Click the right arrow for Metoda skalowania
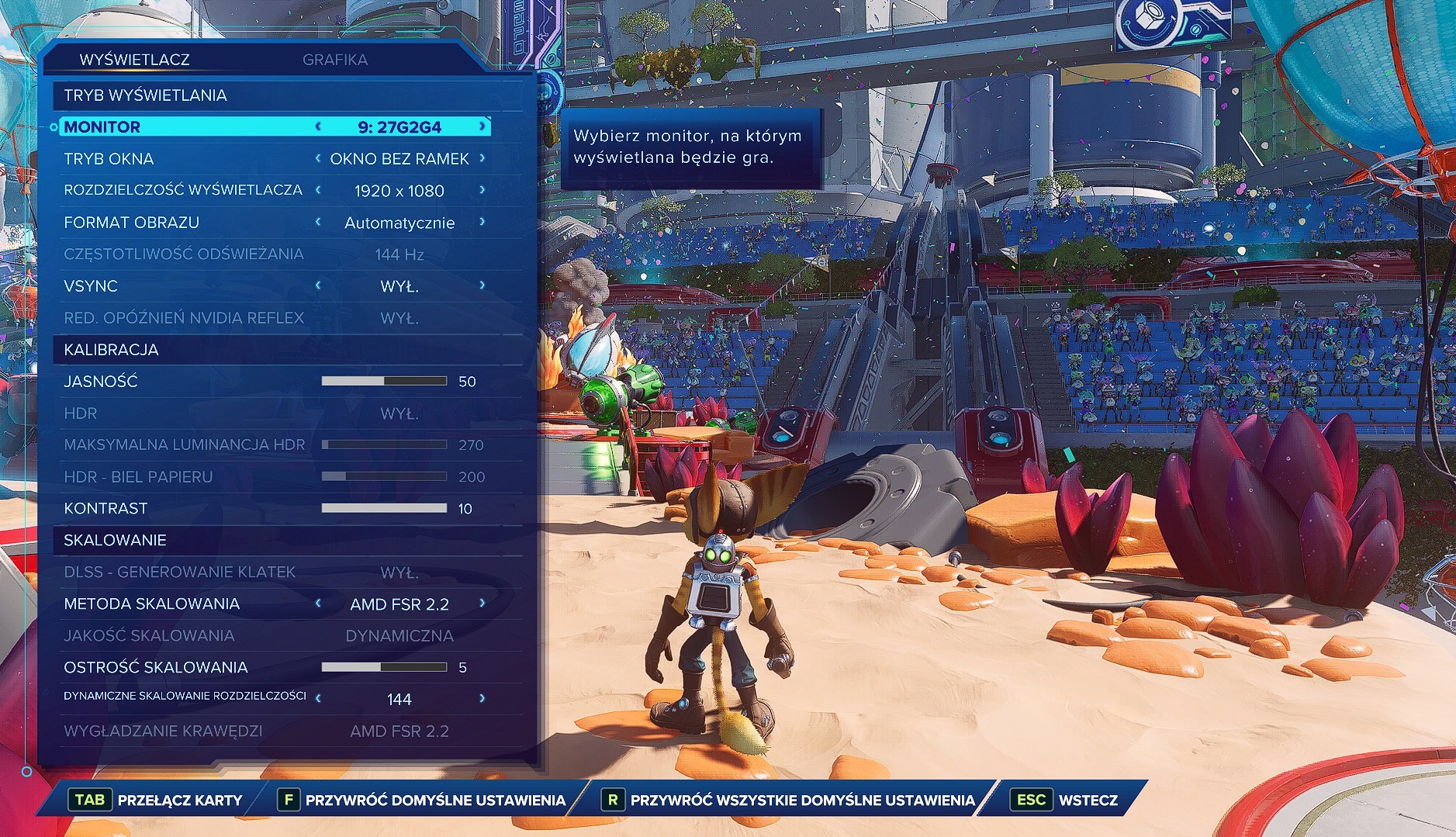The width and height of the screenshot is (1456, 837). (482, 604)
